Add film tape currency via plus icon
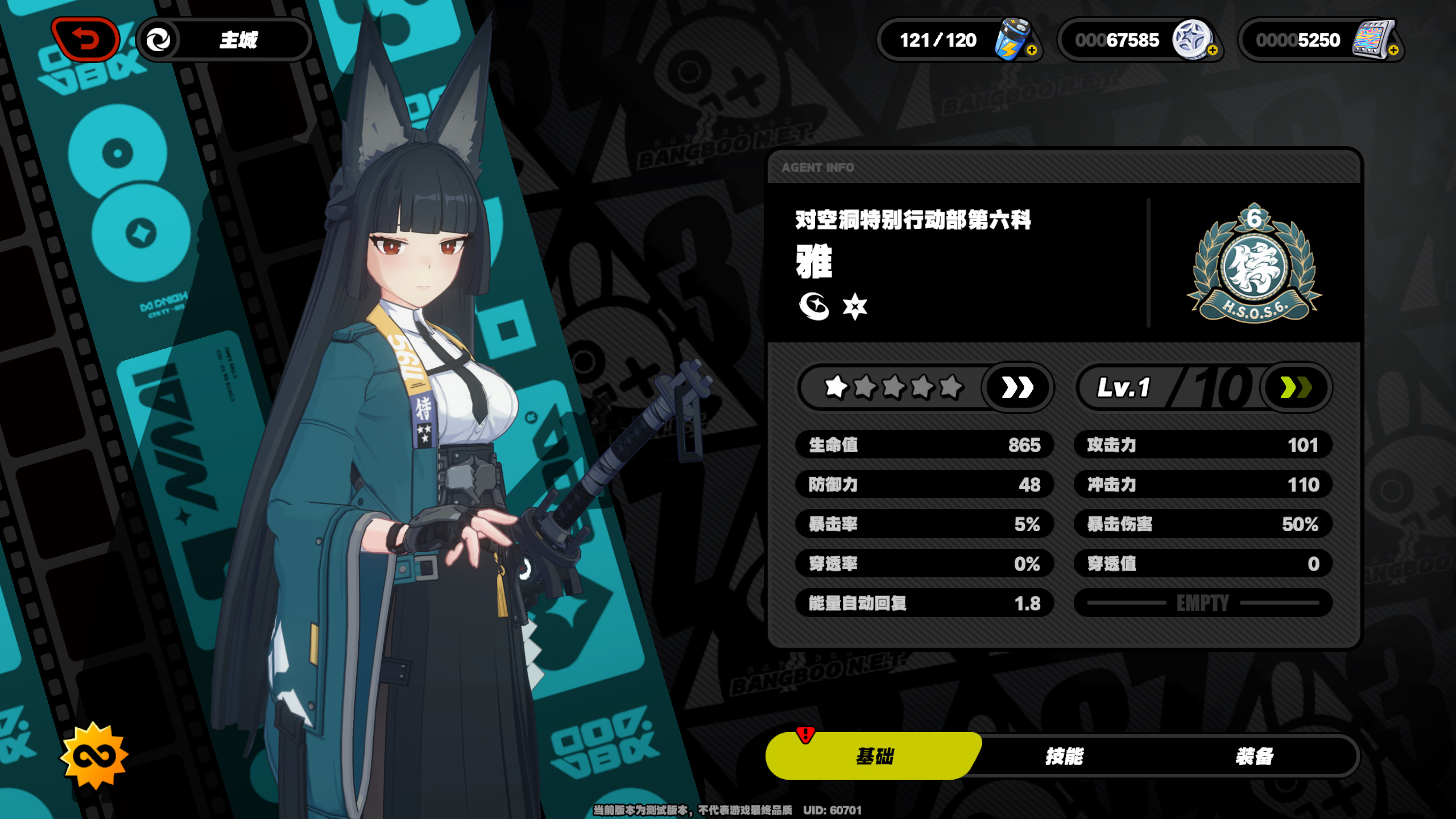This screenshot has width=1456, height=819. pos(1393,51)
